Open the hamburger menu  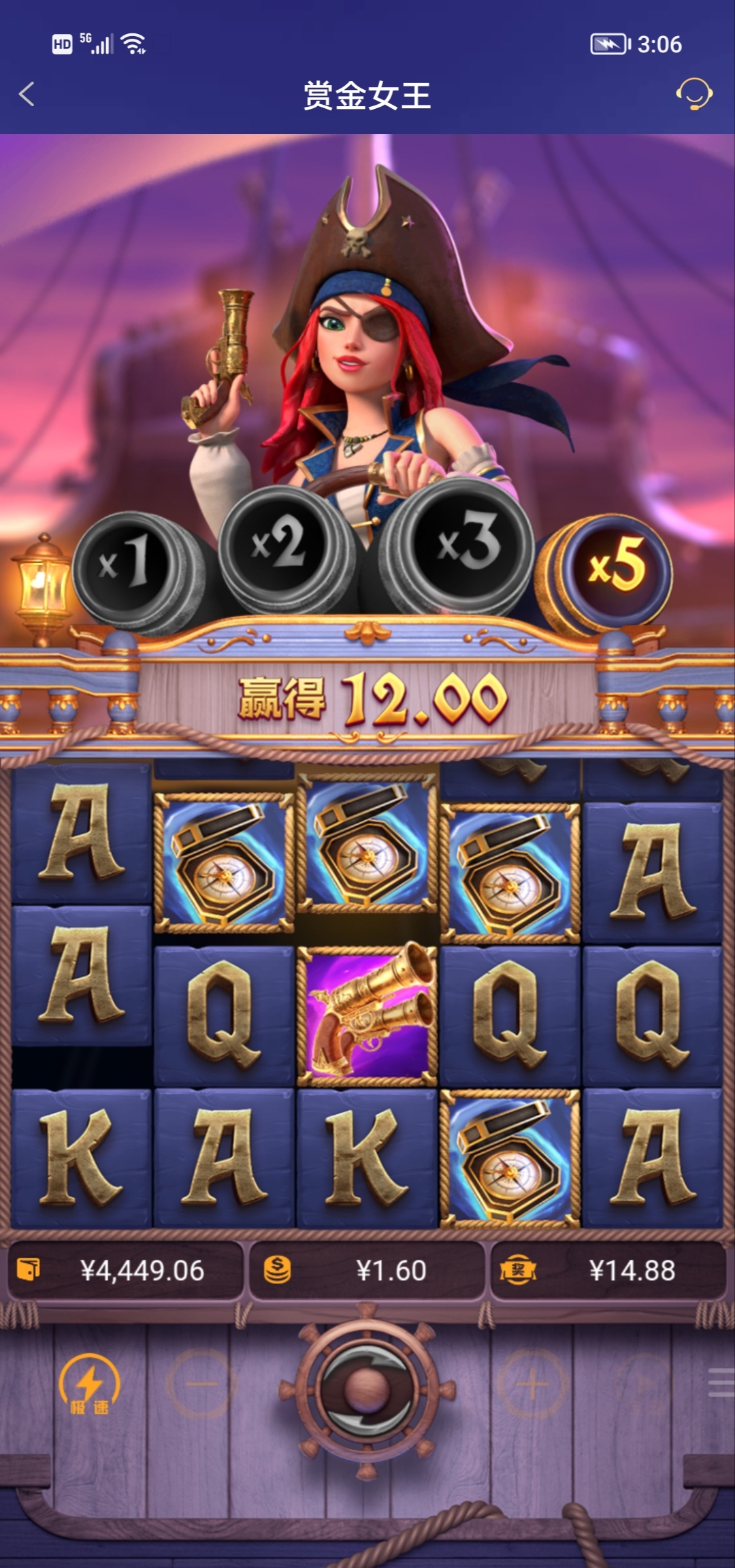point(720,1384)
